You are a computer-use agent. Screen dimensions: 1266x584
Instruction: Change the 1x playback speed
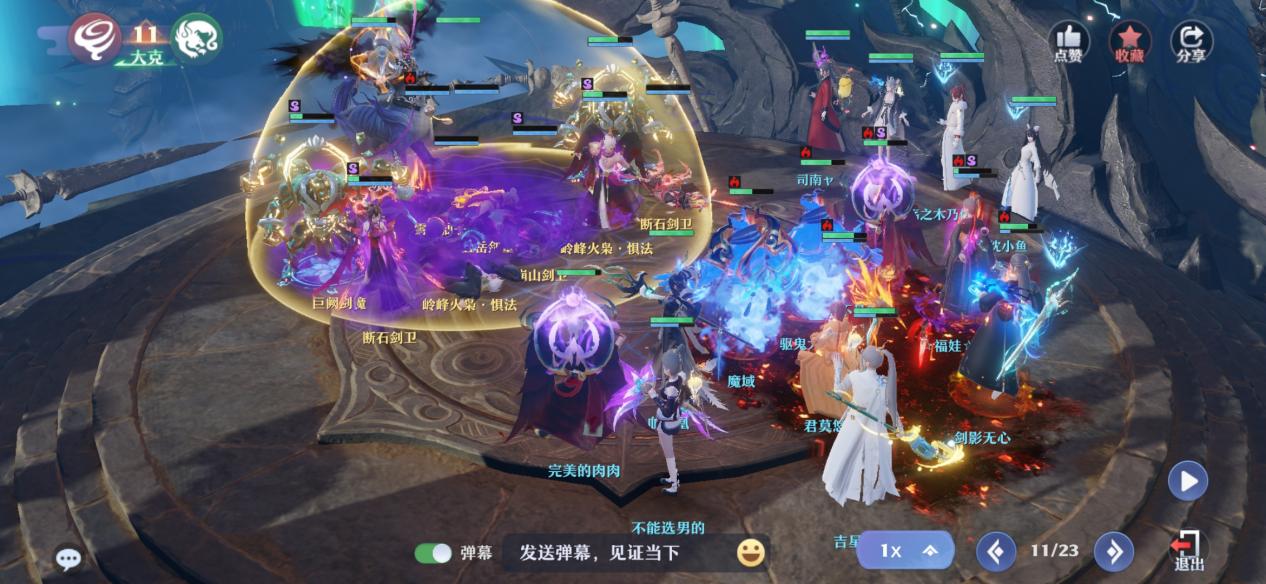(906, 551)
